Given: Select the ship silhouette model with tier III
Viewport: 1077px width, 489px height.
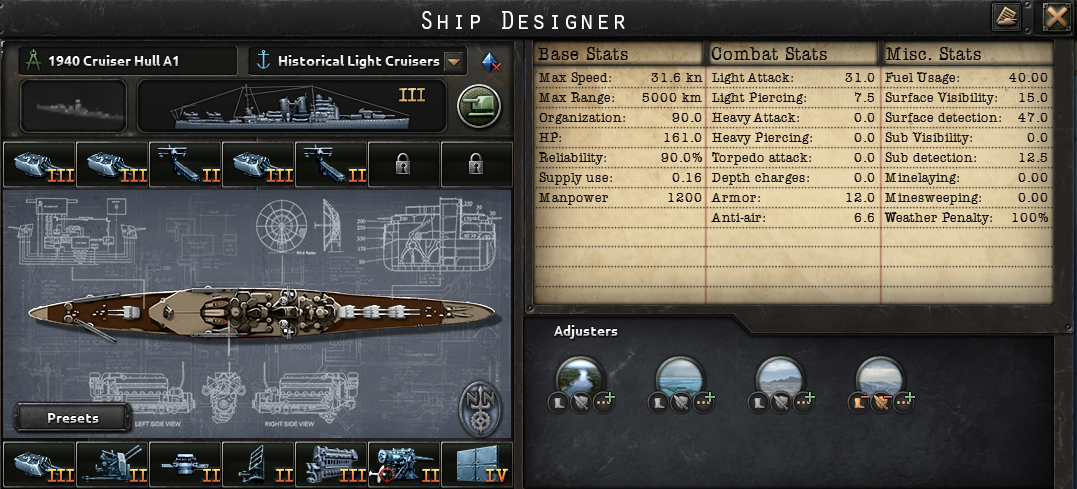Looking at the screenshot, I should [x=291, y=107].
